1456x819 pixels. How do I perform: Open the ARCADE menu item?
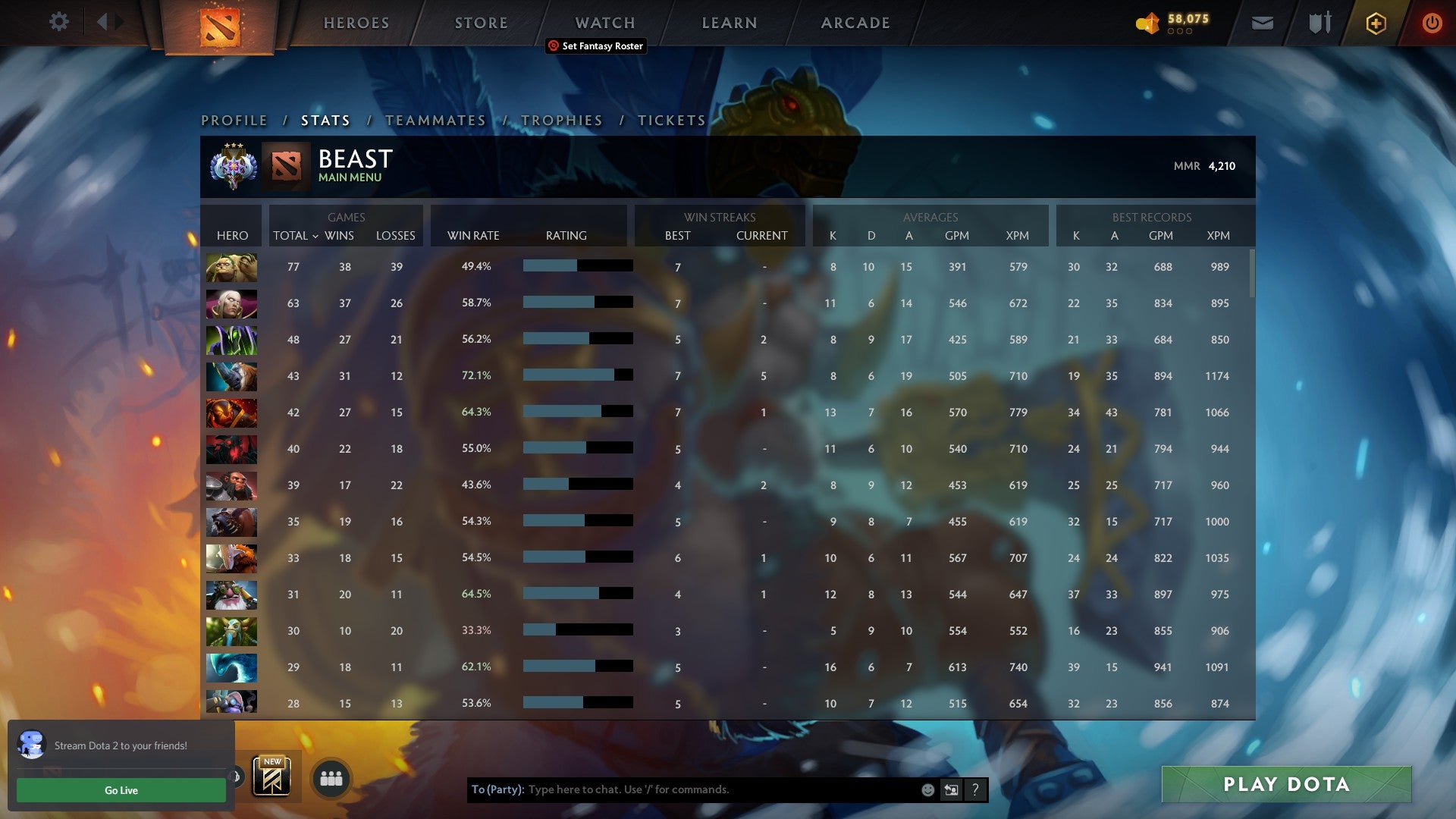(x=855, y=23)
